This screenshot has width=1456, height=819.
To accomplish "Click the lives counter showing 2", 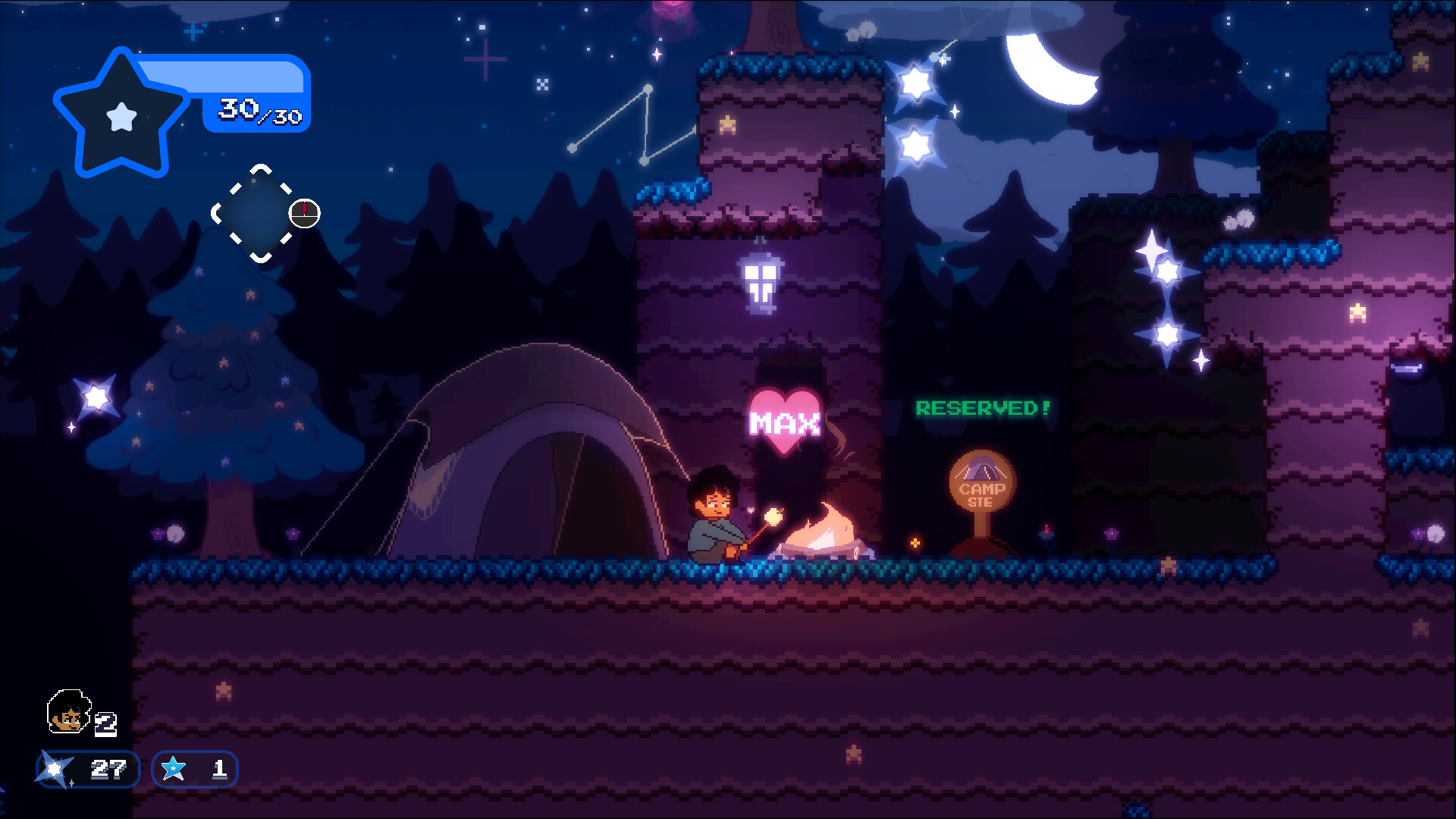I will pyautogui.click(x=107, y=723).
